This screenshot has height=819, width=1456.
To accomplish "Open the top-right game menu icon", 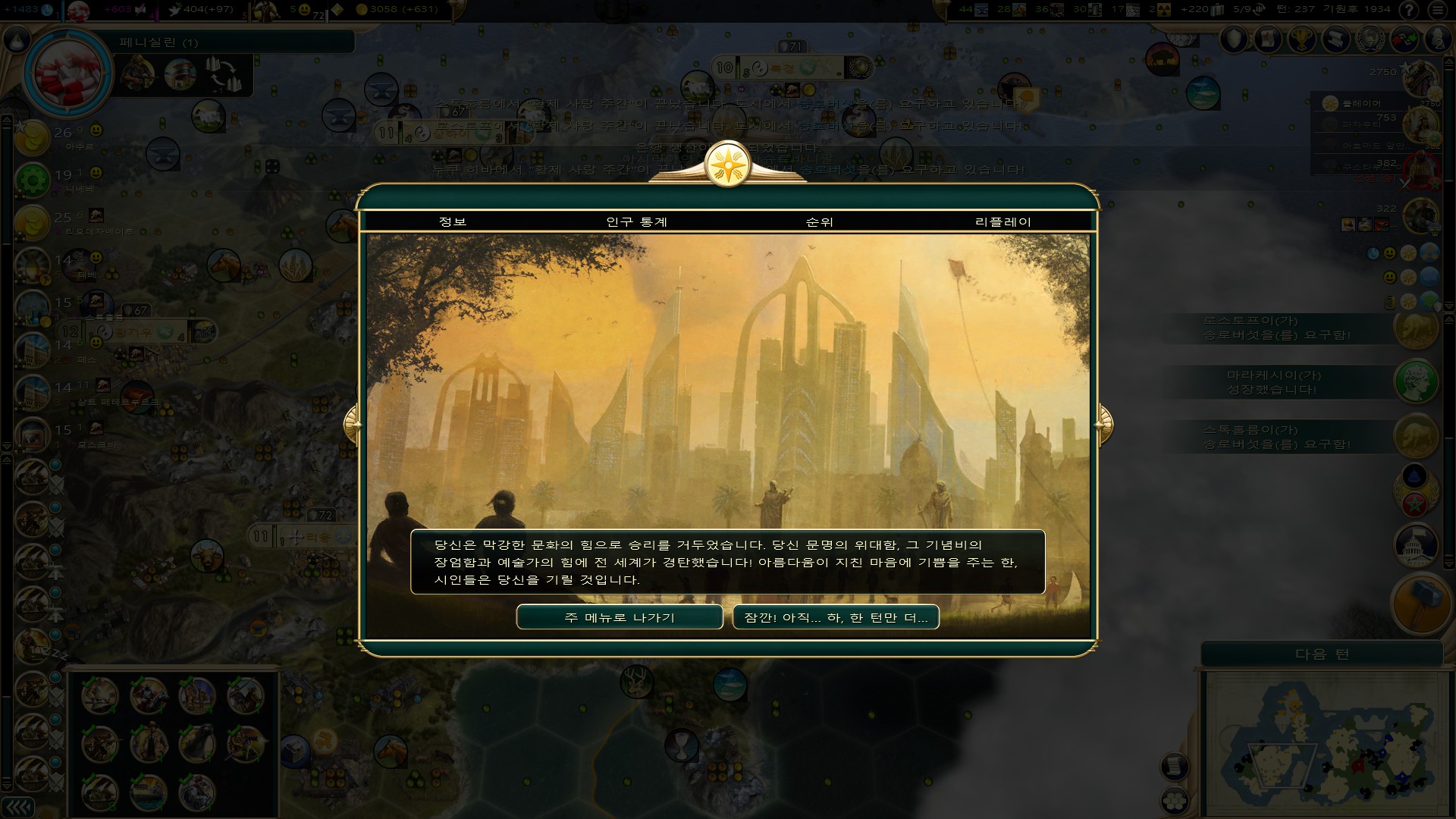I will [x=1437, y=10].
